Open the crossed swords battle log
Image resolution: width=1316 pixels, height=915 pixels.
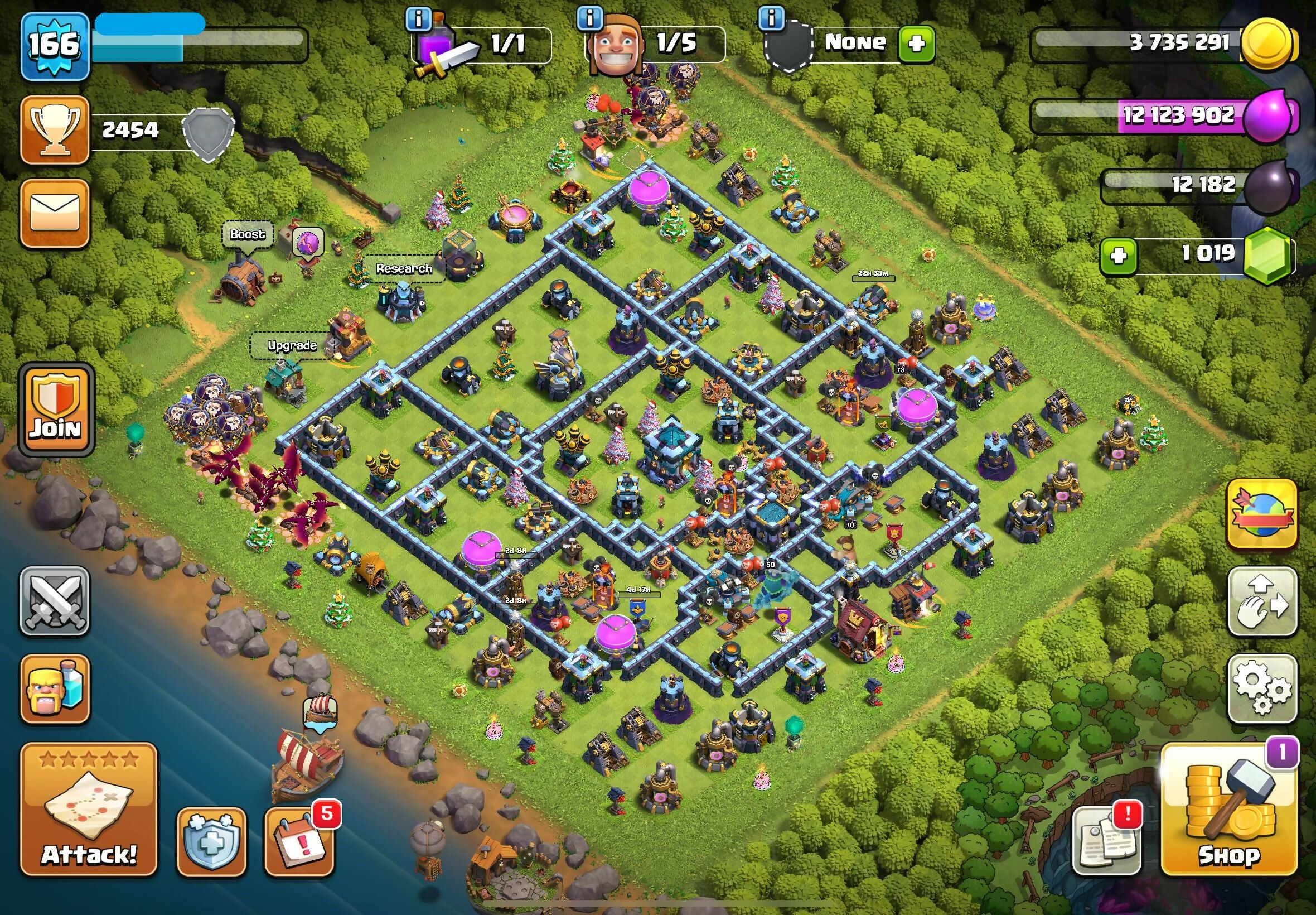[55, 601]
